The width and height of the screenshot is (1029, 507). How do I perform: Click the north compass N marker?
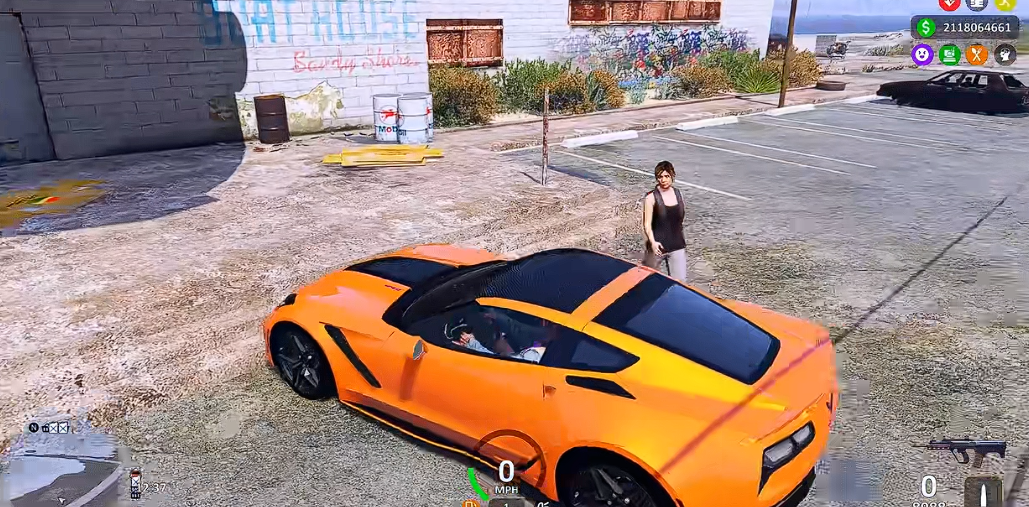(33, 428)
